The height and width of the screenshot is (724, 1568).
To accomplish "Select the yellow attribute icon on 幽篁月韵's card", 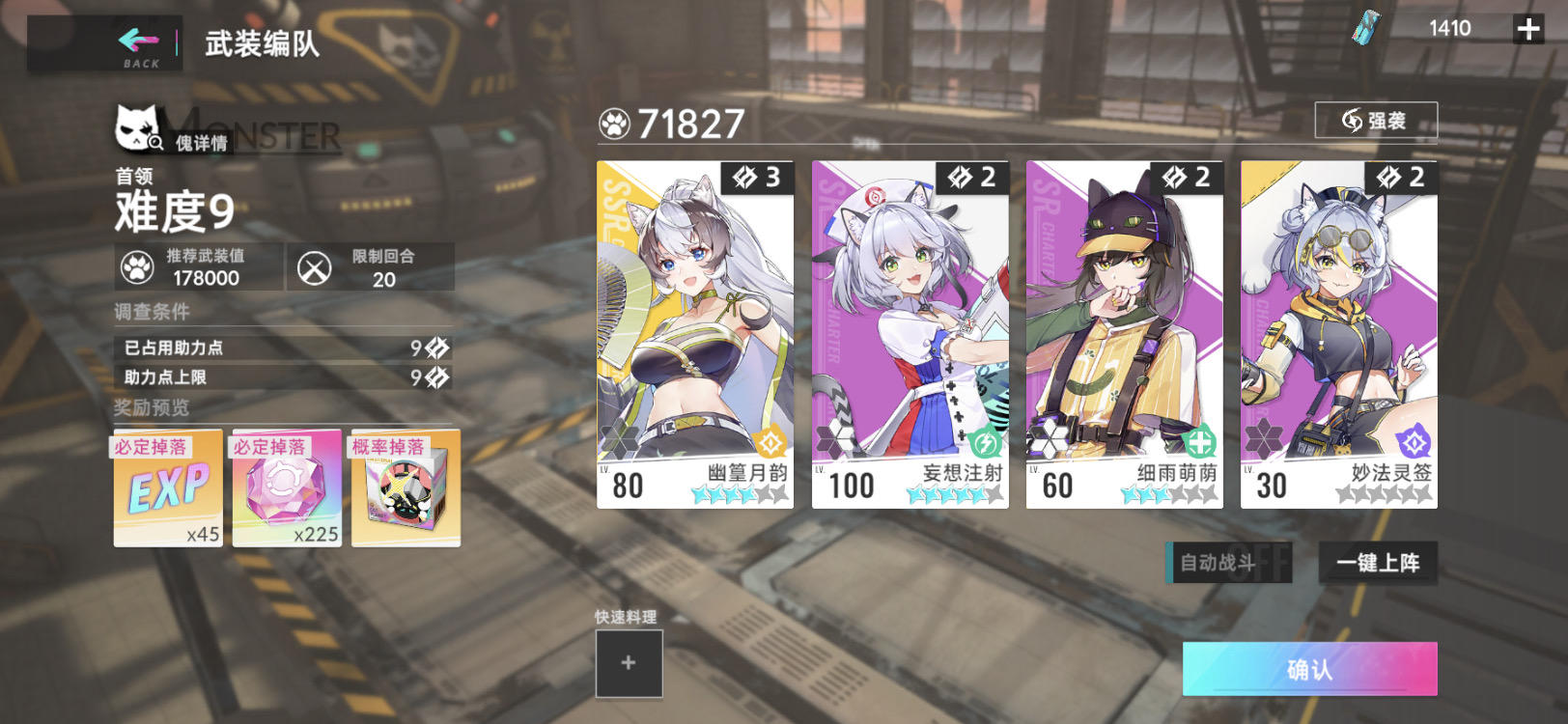I will tap(771, 442).
